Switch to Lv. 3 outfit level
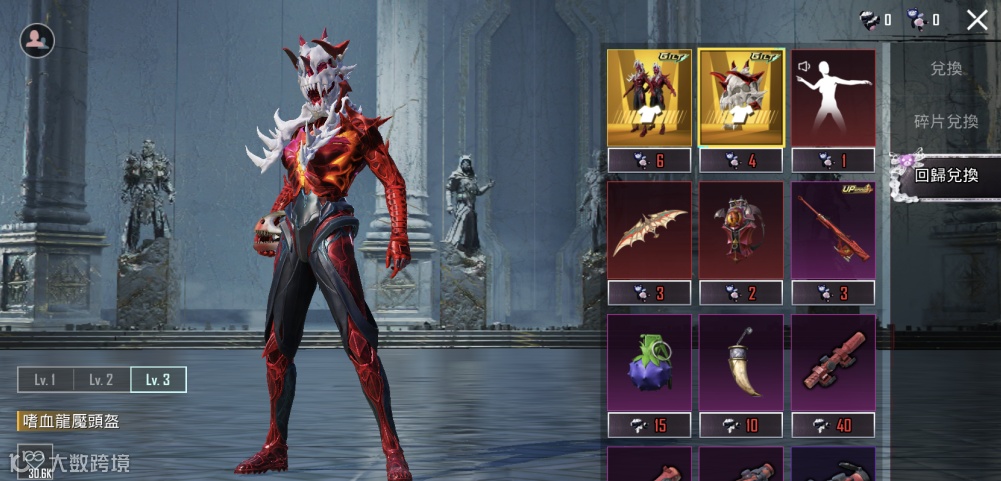This screenshot has width=1001, height=481. point(158,380)
